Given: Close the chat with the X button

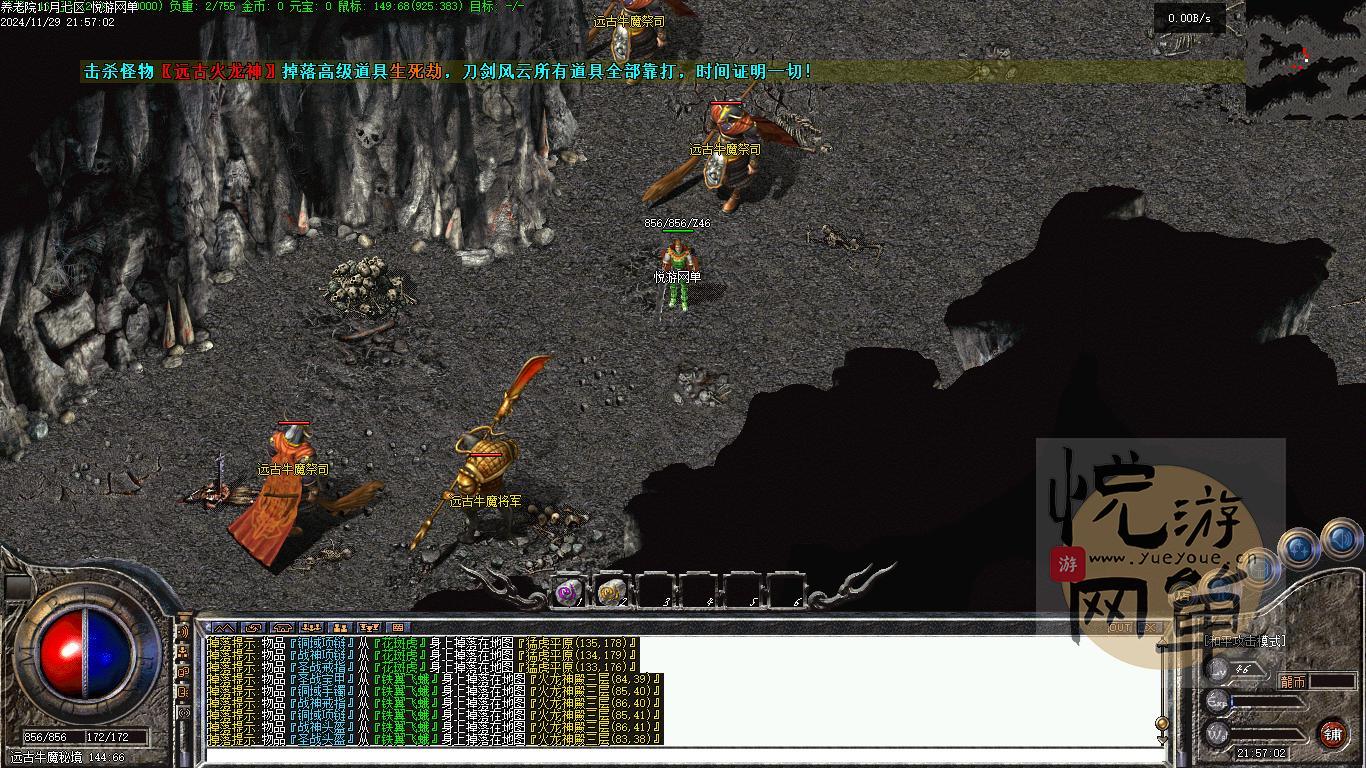Looking at the screenshot, I should (1150, 628).
